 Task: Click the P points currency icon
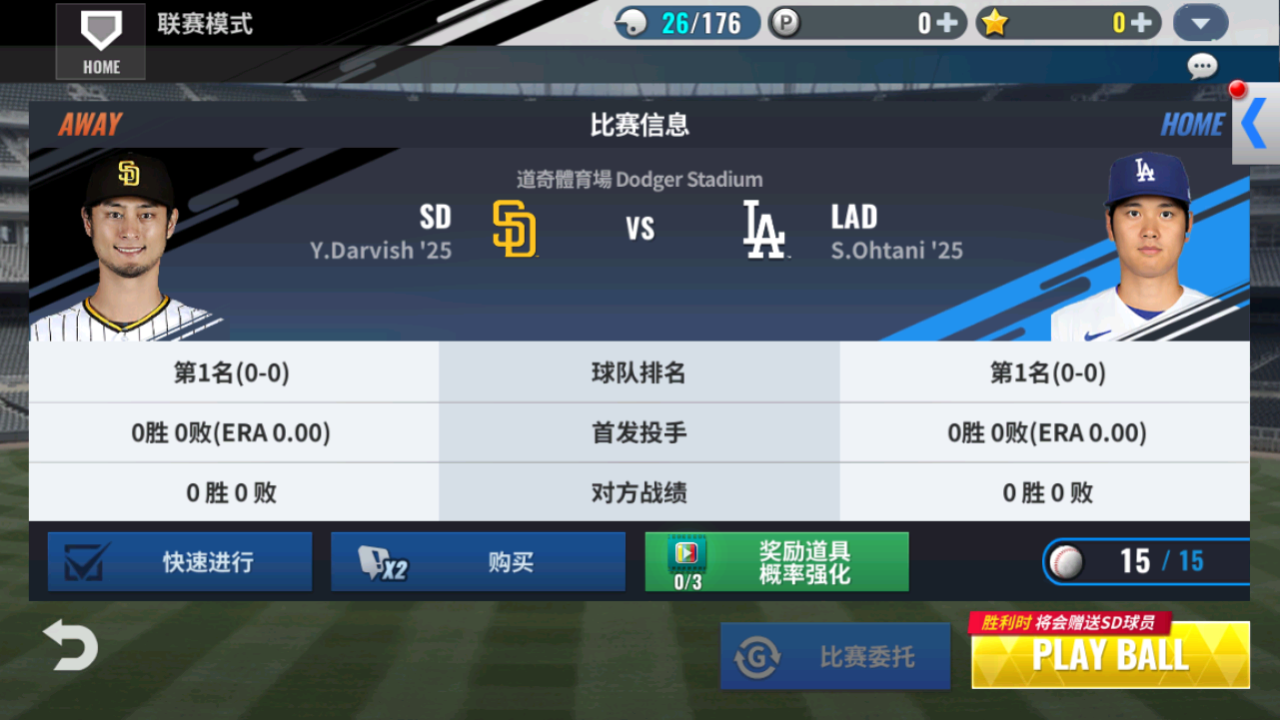point(786,22)
